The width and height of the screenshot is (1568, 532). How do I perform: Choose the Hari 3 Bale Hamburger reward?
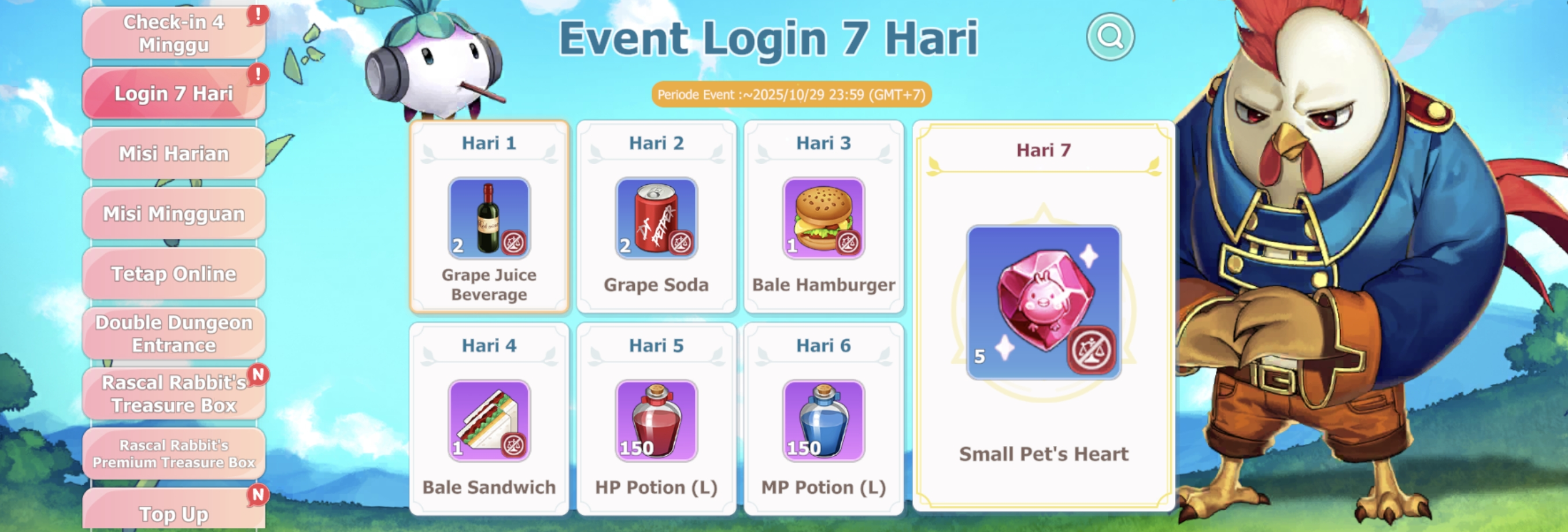[823, 218]
